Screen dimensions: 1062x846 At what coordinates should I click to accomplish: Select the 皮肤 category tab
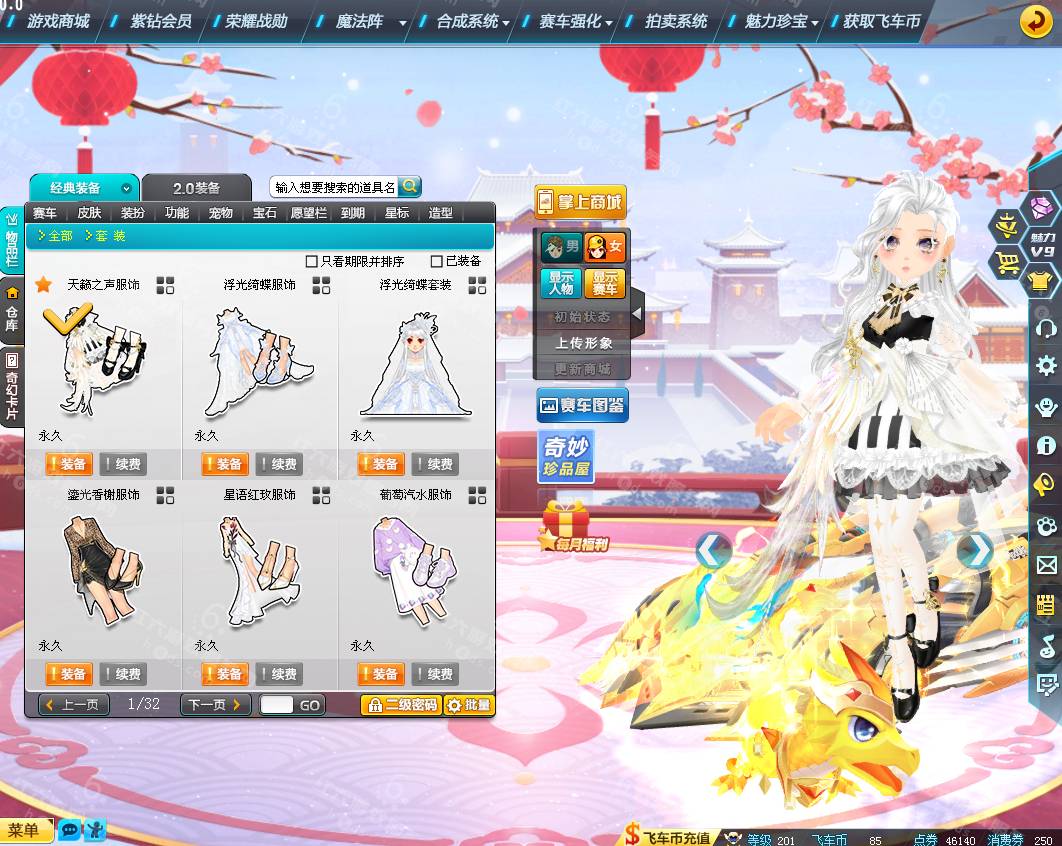pos(89,213)
